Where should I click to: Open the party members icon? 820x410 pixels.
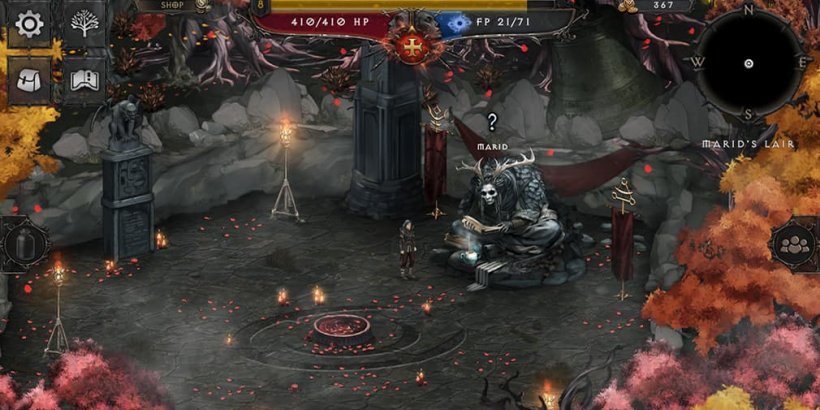pos(796,244)
